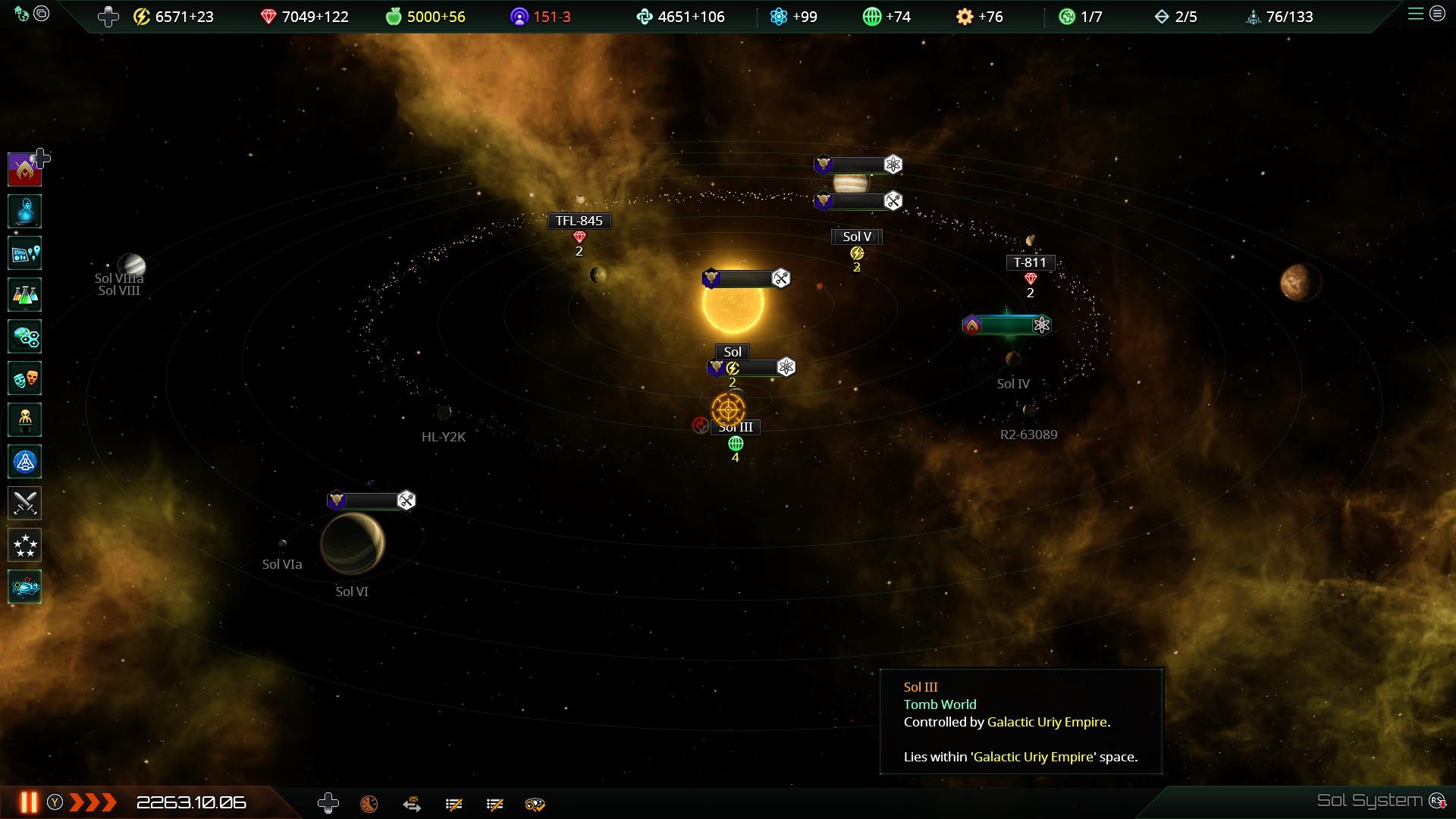
Task: Change game speed with the orange arrows
Action: click(93, 802)
